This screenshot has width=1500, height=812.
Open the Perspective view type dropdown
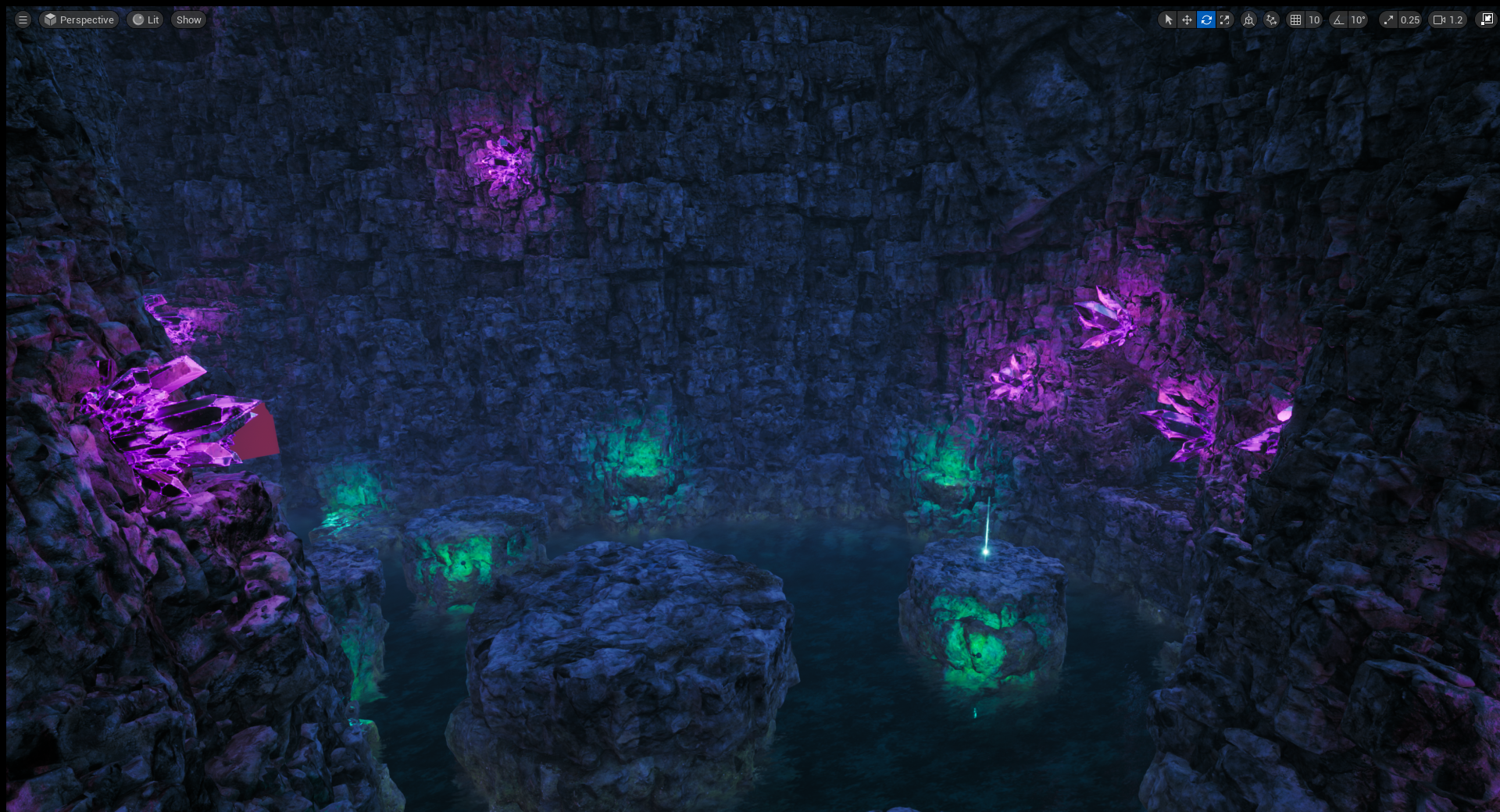(79, 20)
